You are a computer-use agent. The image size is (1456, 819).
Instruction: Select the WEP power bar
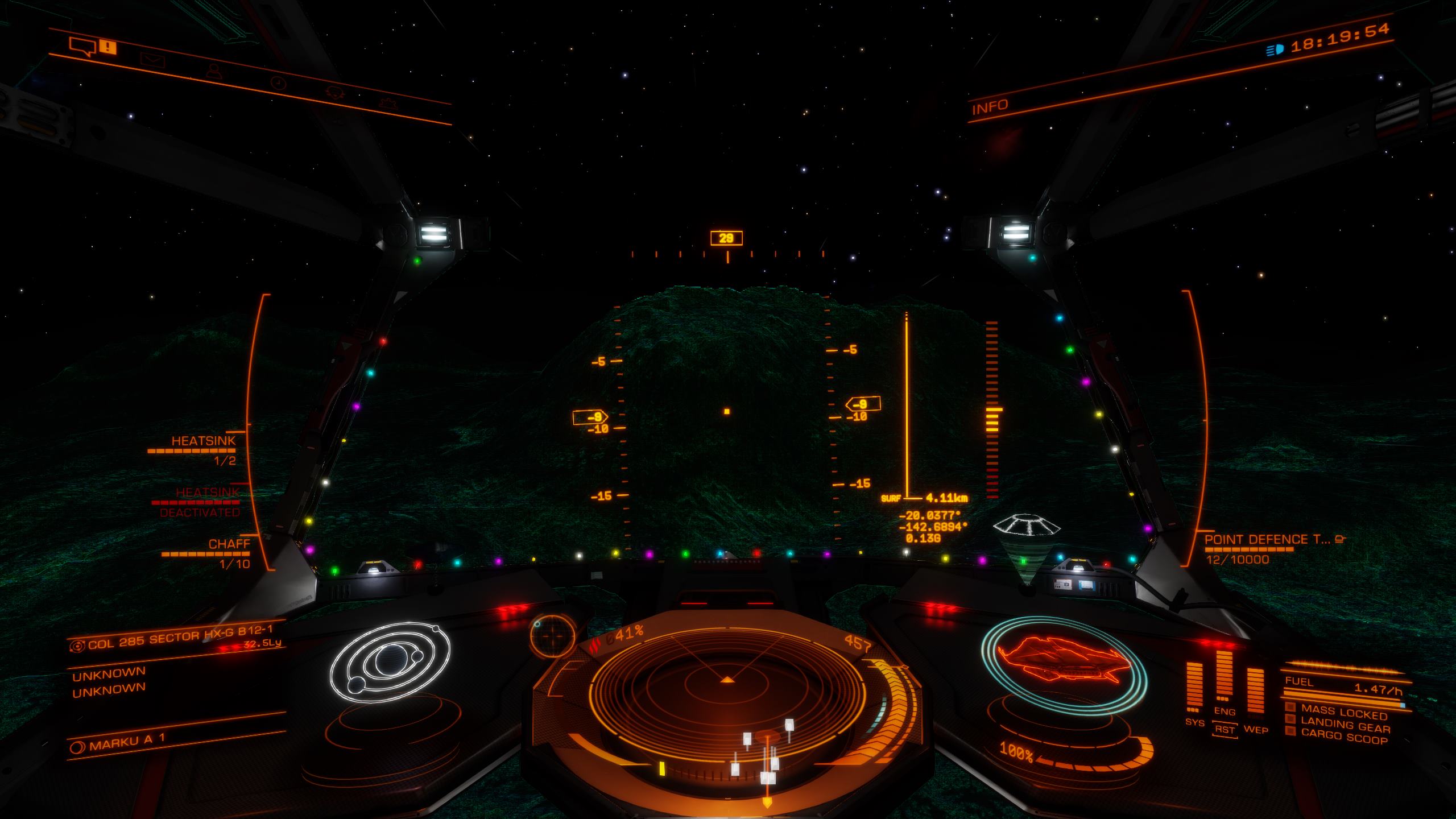pos(1255,692)
